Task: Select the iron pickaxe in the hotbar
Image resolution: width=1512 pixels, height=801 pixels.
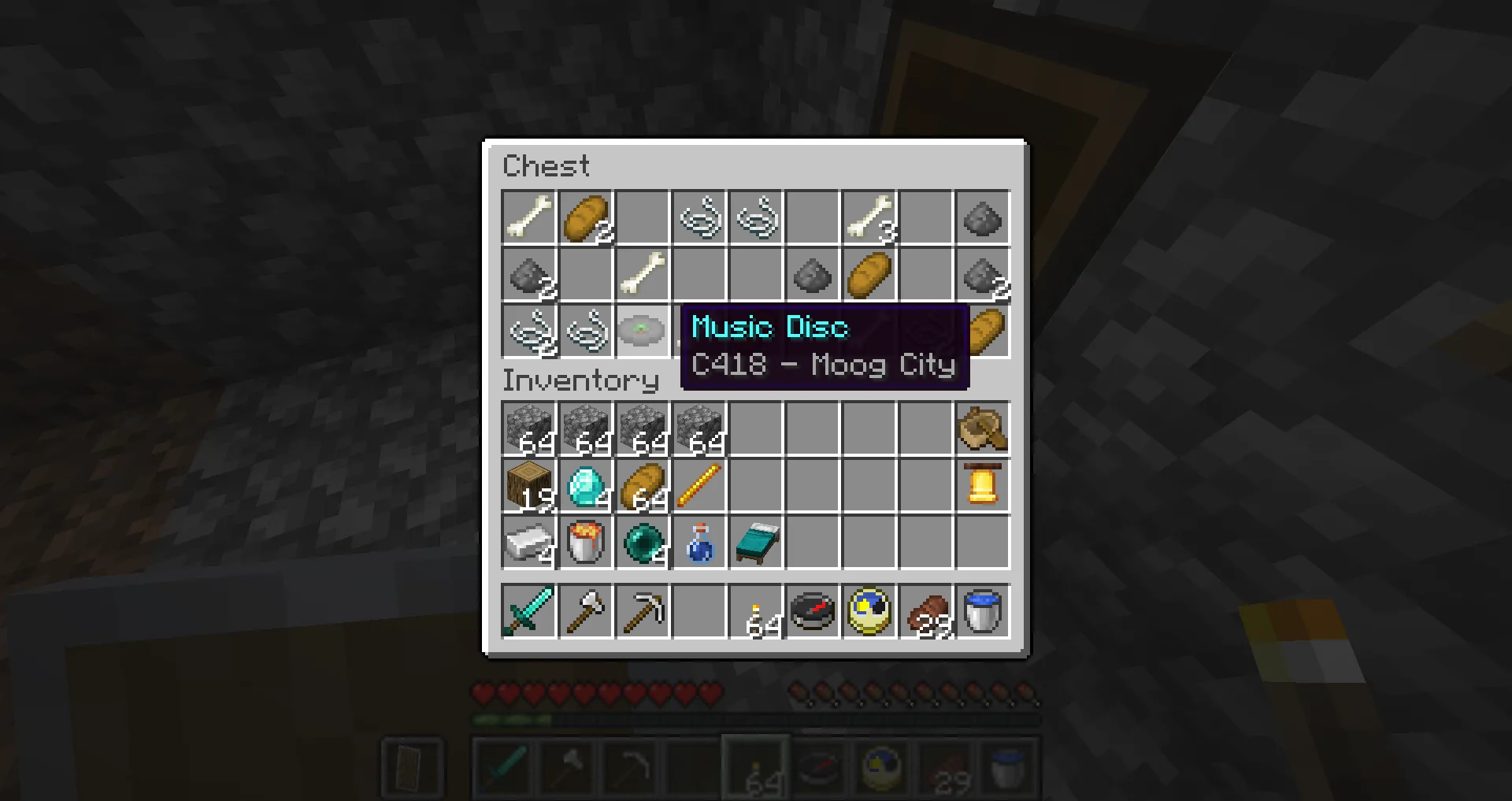Action: tap(642, 613)
